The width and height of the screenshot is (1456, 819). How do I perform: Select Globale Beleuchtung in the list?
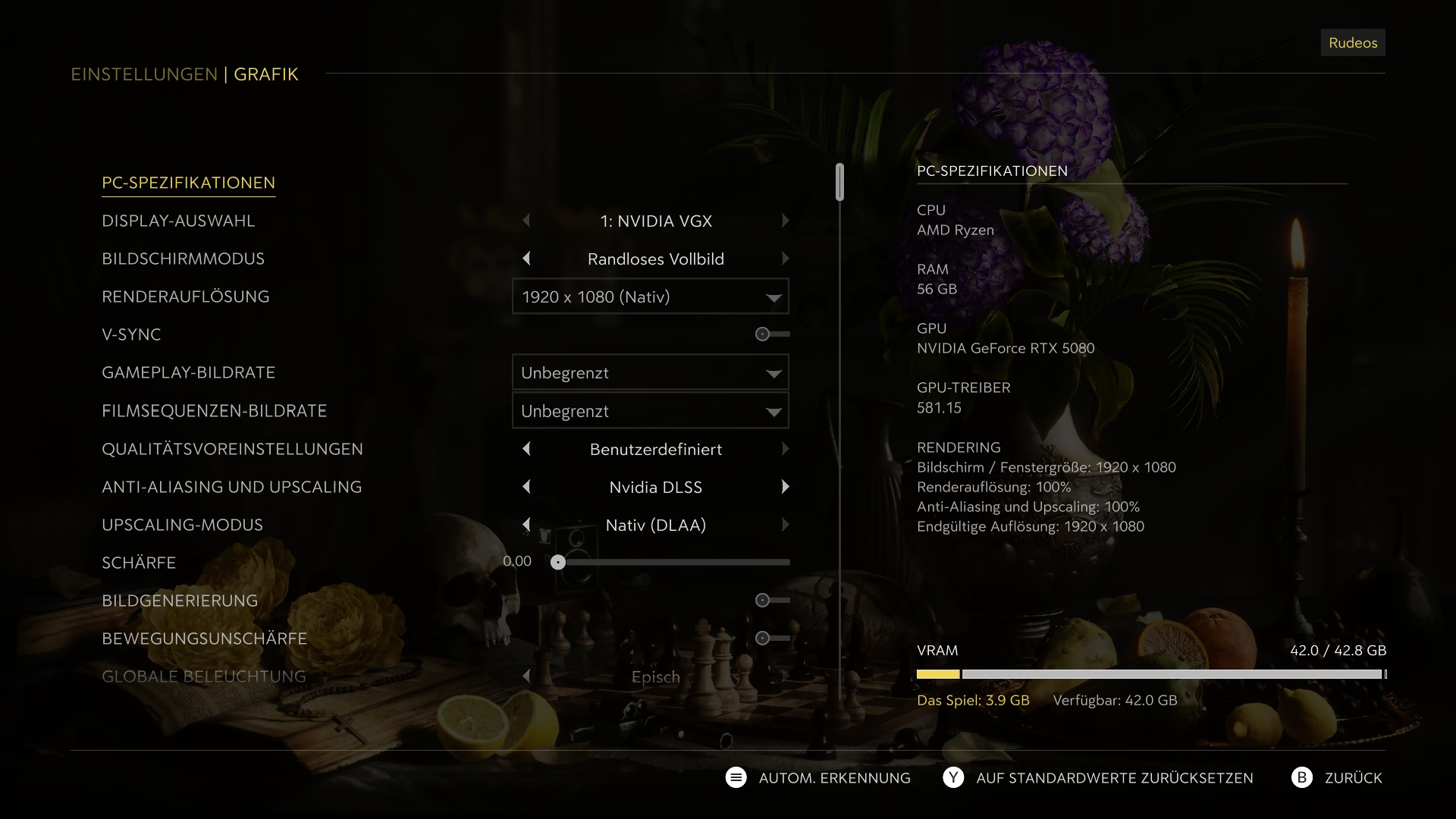tap(203, 676)
